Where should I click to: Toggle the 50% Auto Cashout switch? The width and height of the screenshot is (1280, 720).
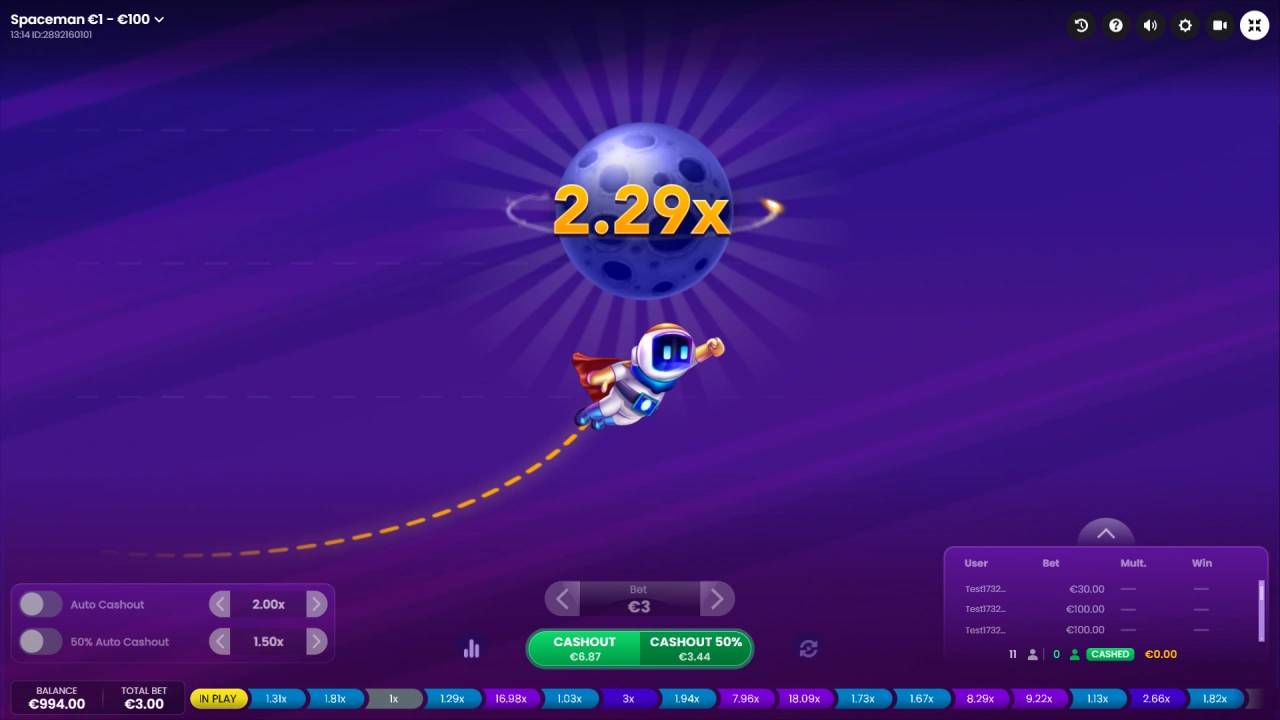point(40,642)
